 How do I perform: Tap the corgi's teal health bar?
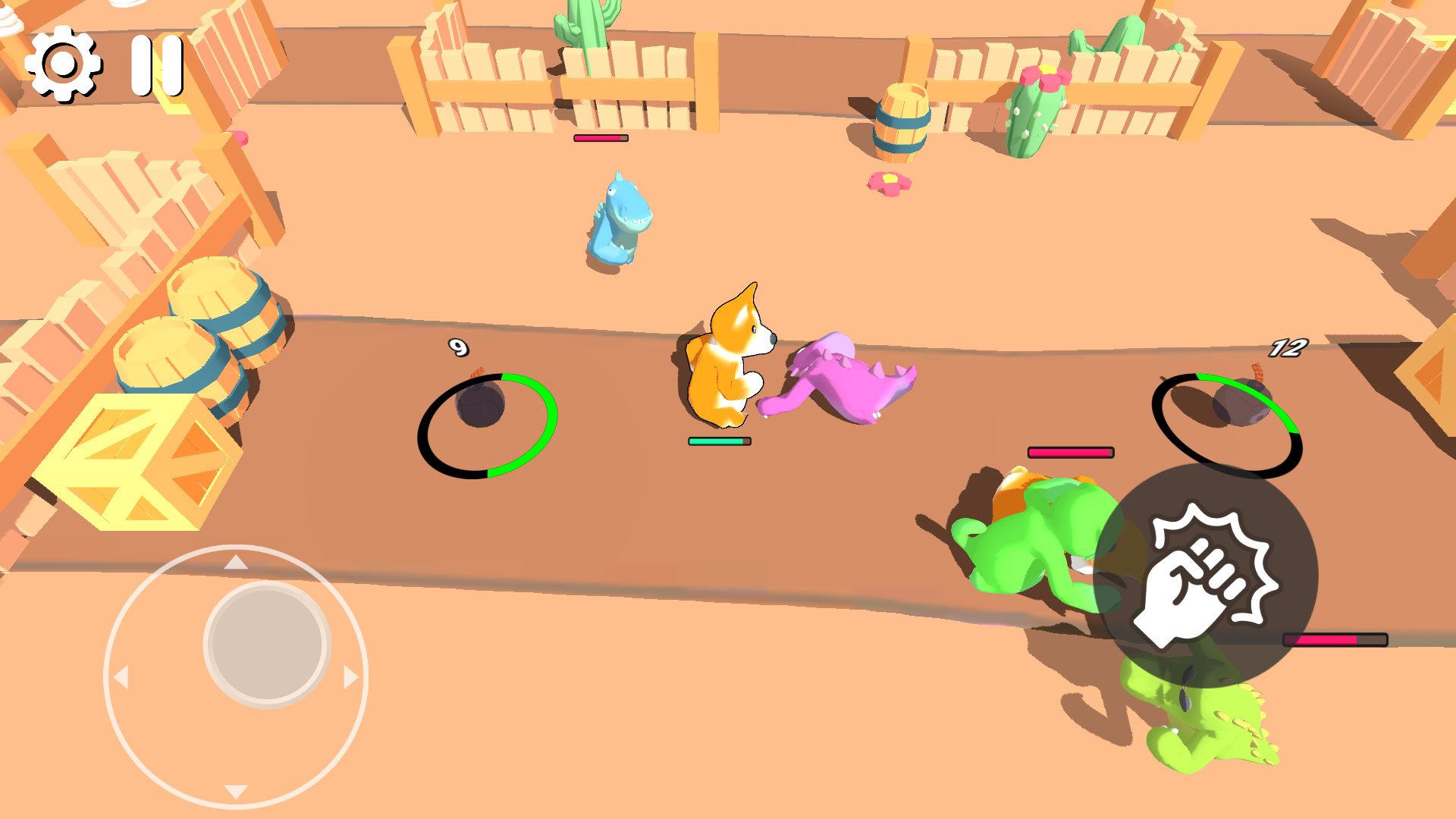pyautogui.click(x=719, y=440)
